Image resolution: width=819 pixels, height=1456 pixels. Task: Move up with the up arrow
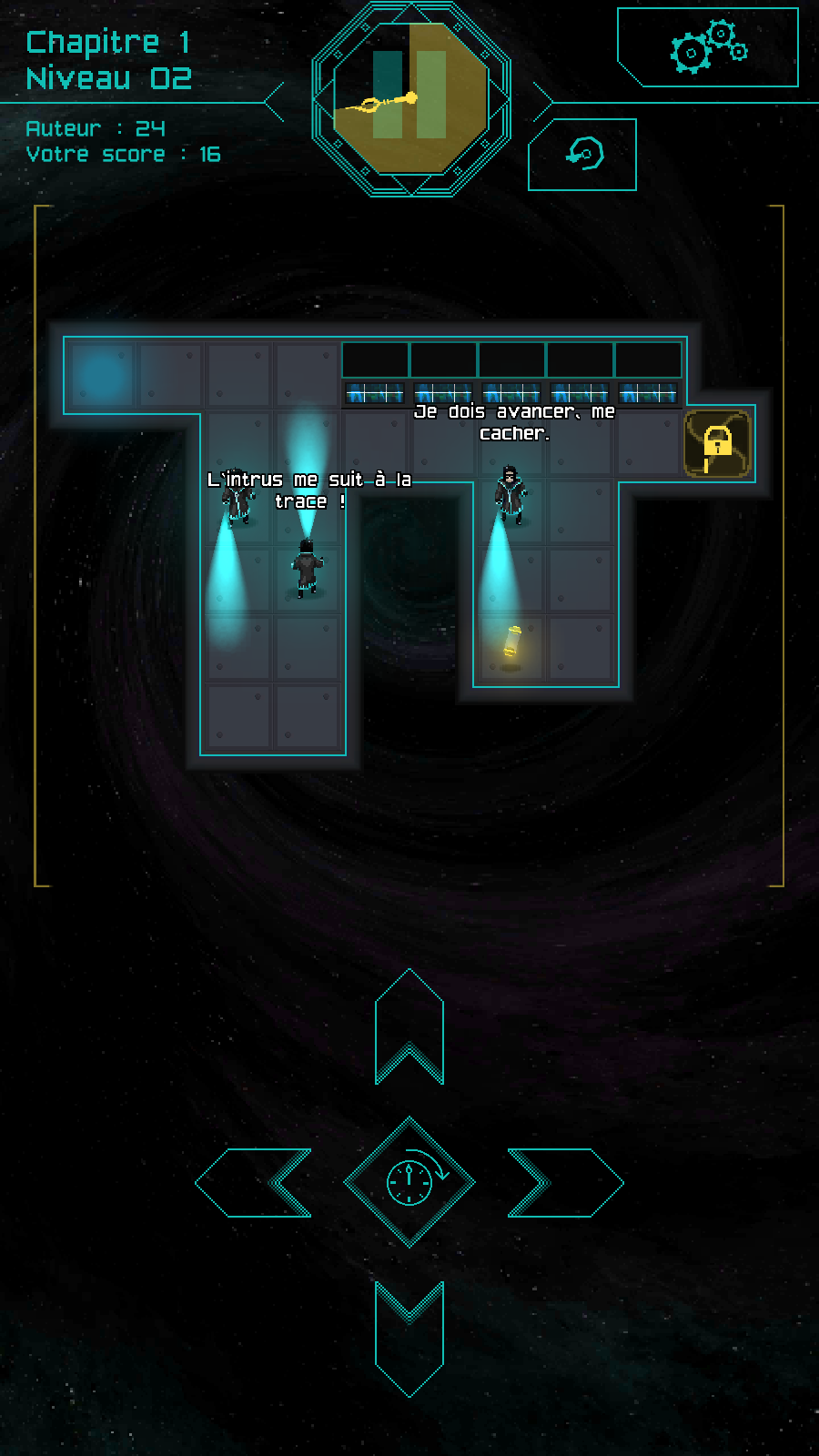point(409,1028)
